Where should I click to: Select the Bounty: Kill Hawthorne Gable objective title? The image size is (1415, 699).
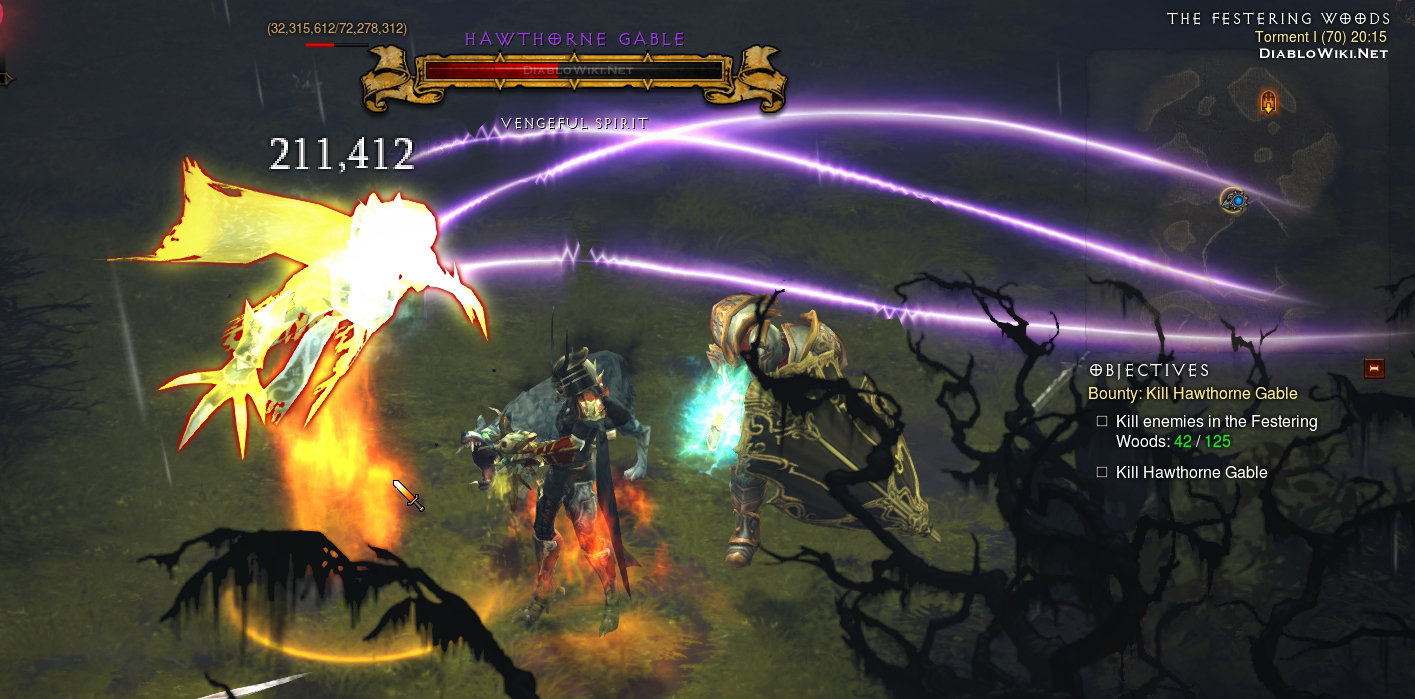(x=1192, y=393)
